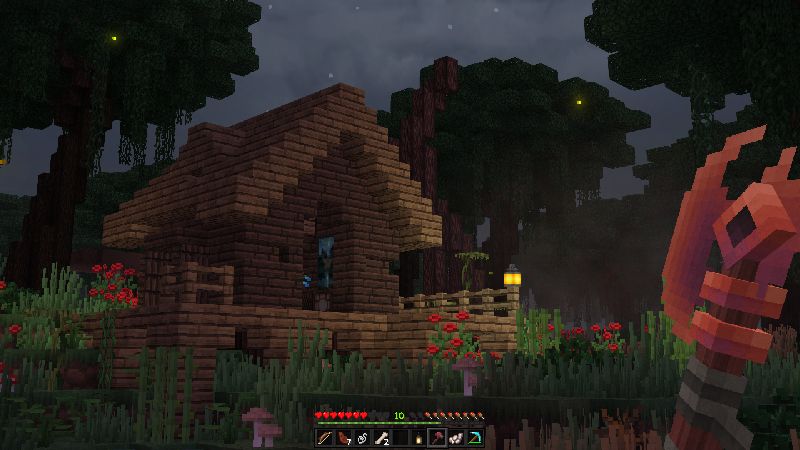Select the red axe hotbar slot
The image size is (800, 450).
[437, 438]
